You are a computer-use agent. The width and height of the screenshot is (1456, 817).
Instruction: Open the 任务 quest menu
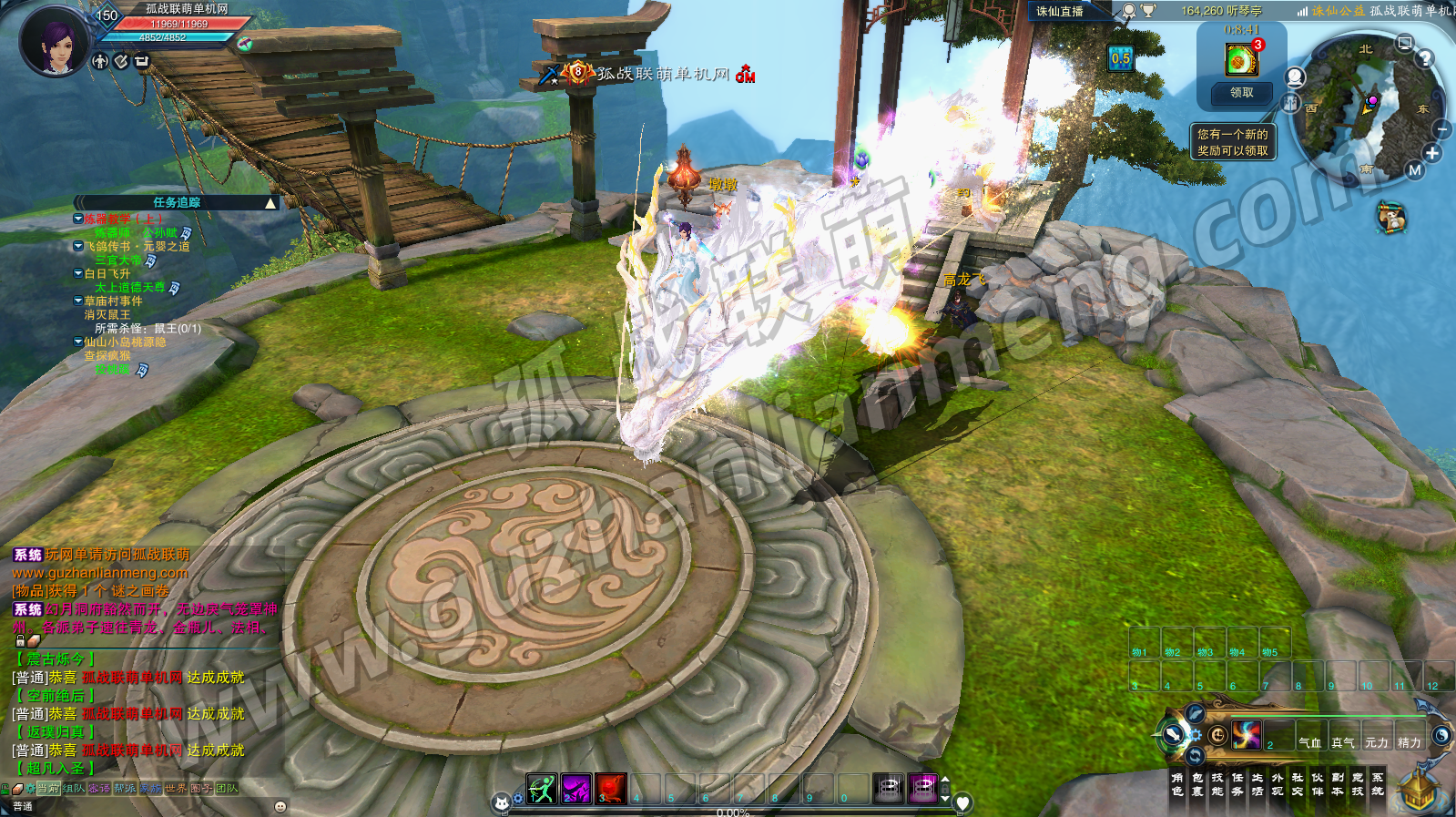[x=1237, y=784]
